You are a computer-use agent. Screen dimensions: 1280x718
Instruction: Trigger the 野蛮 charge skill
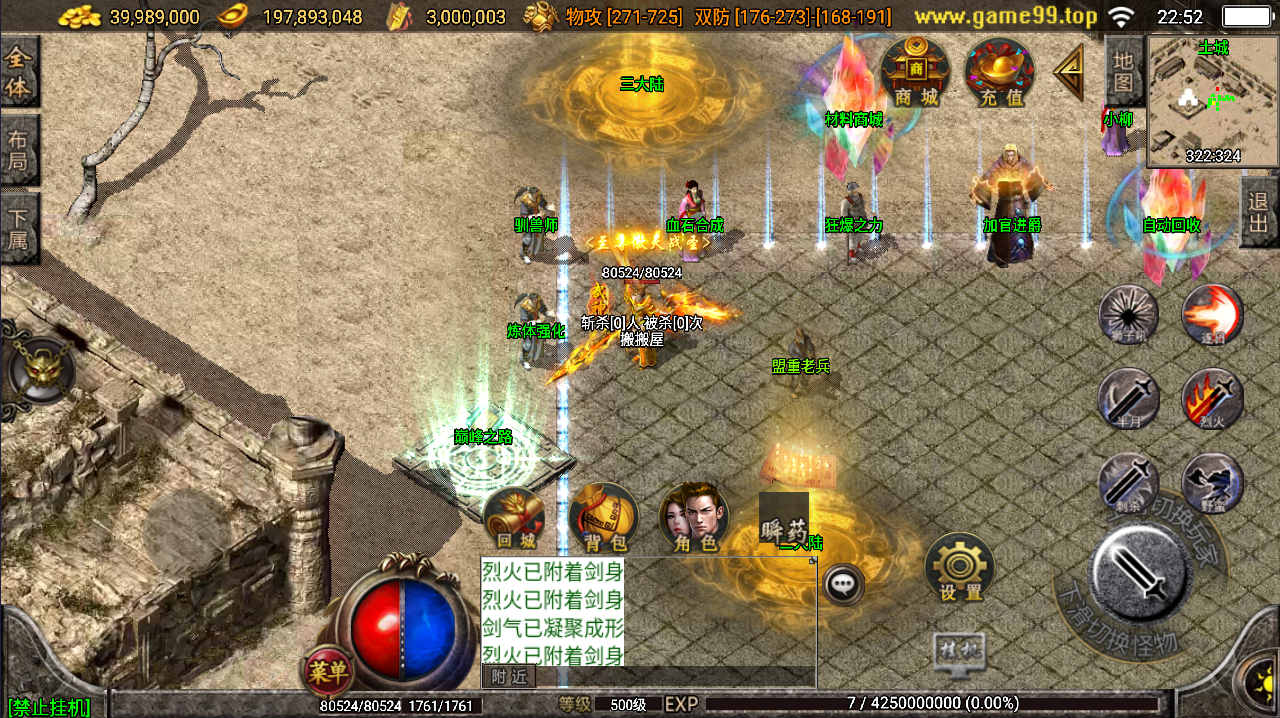click(1212, 484)
